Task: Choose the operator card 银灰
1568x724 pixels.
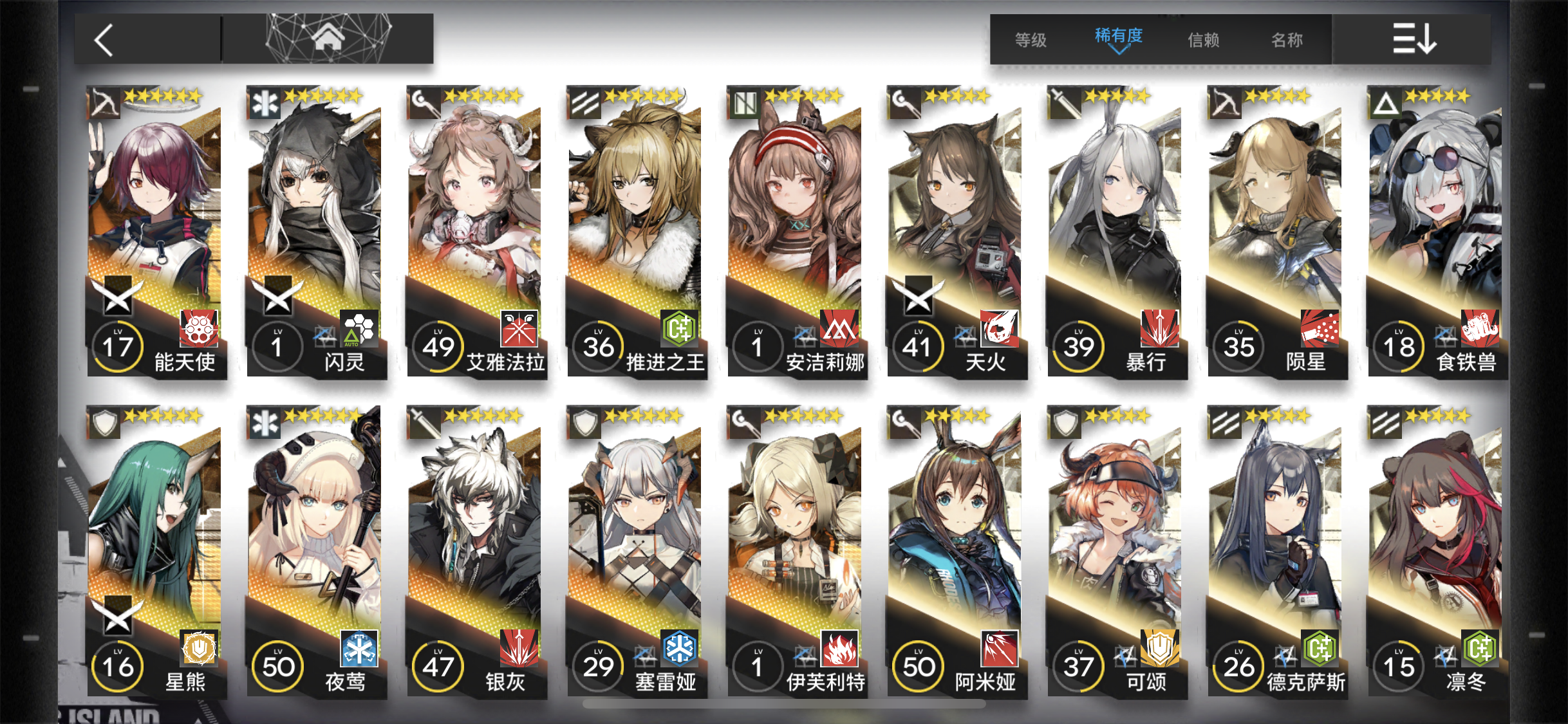Action: (x=475, y=552)
